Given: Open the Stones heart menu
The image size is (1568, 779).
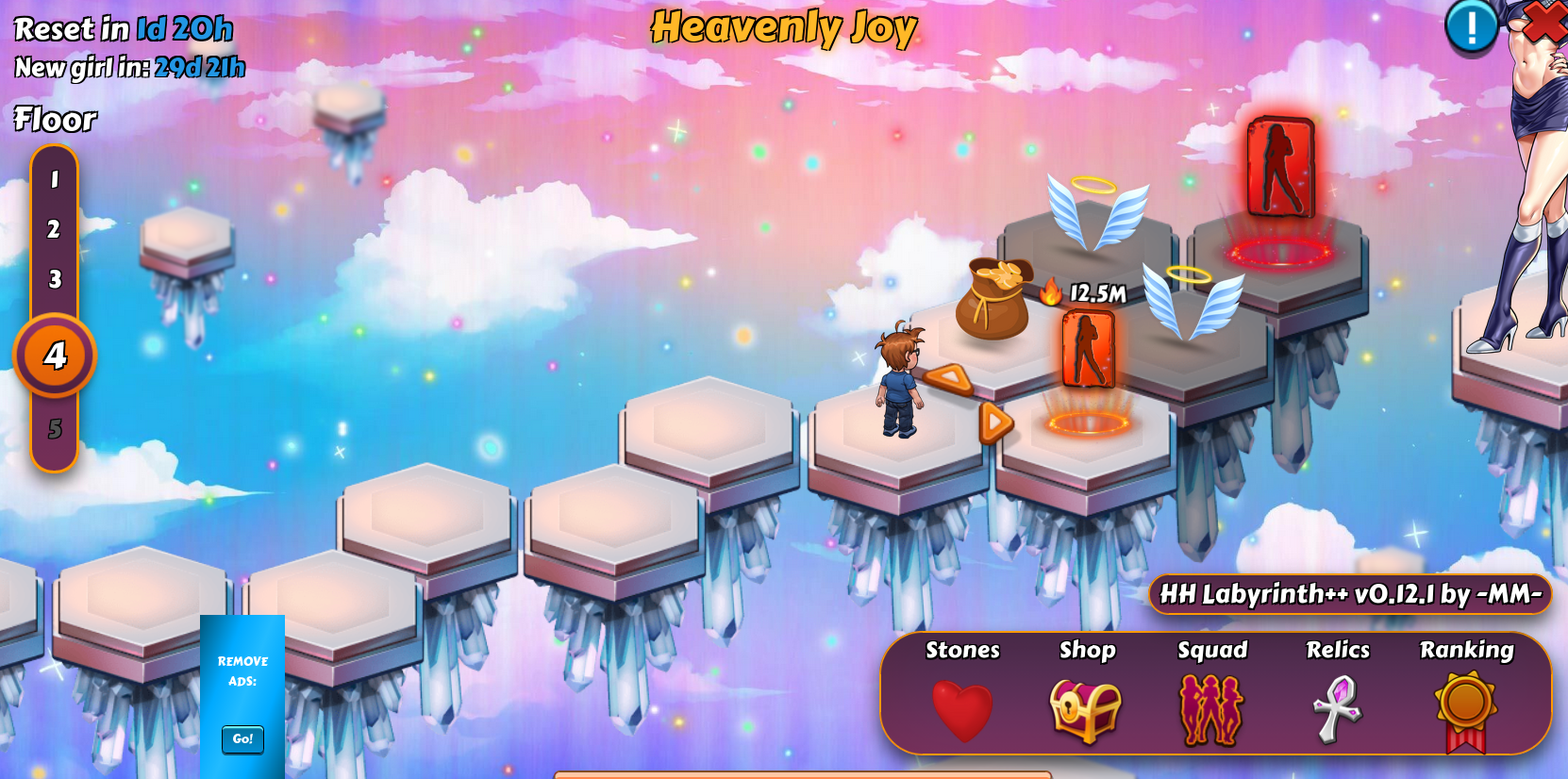Looking at the screenshot, I should pos(962,709).
